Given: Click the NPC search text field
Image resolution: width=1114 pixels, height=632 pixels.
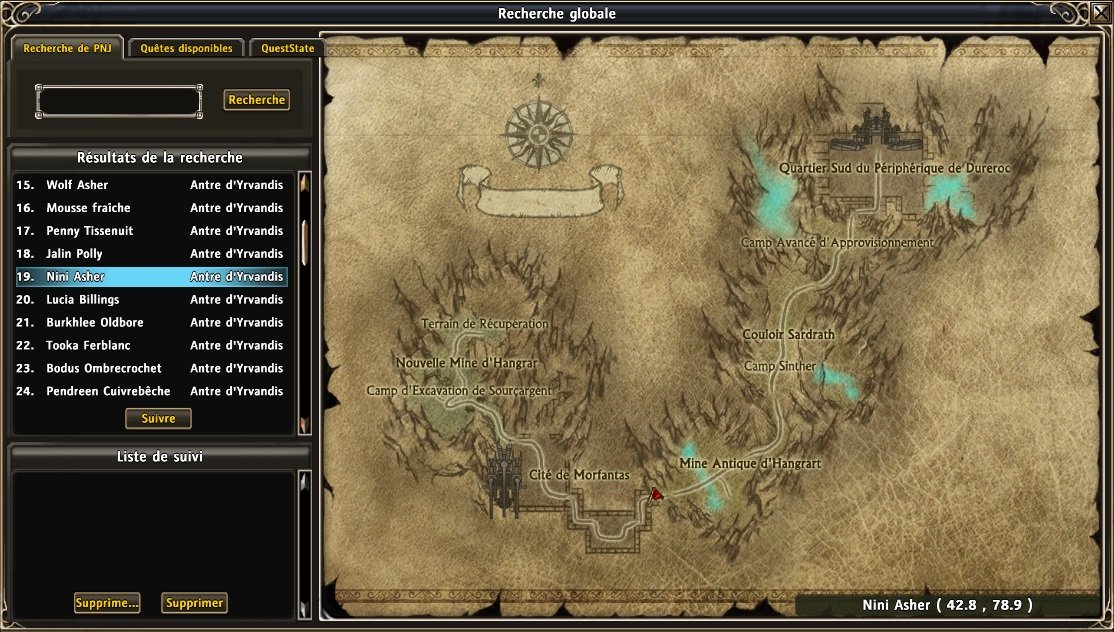Looking at the screenshot, I should click(x=119, y=101).
